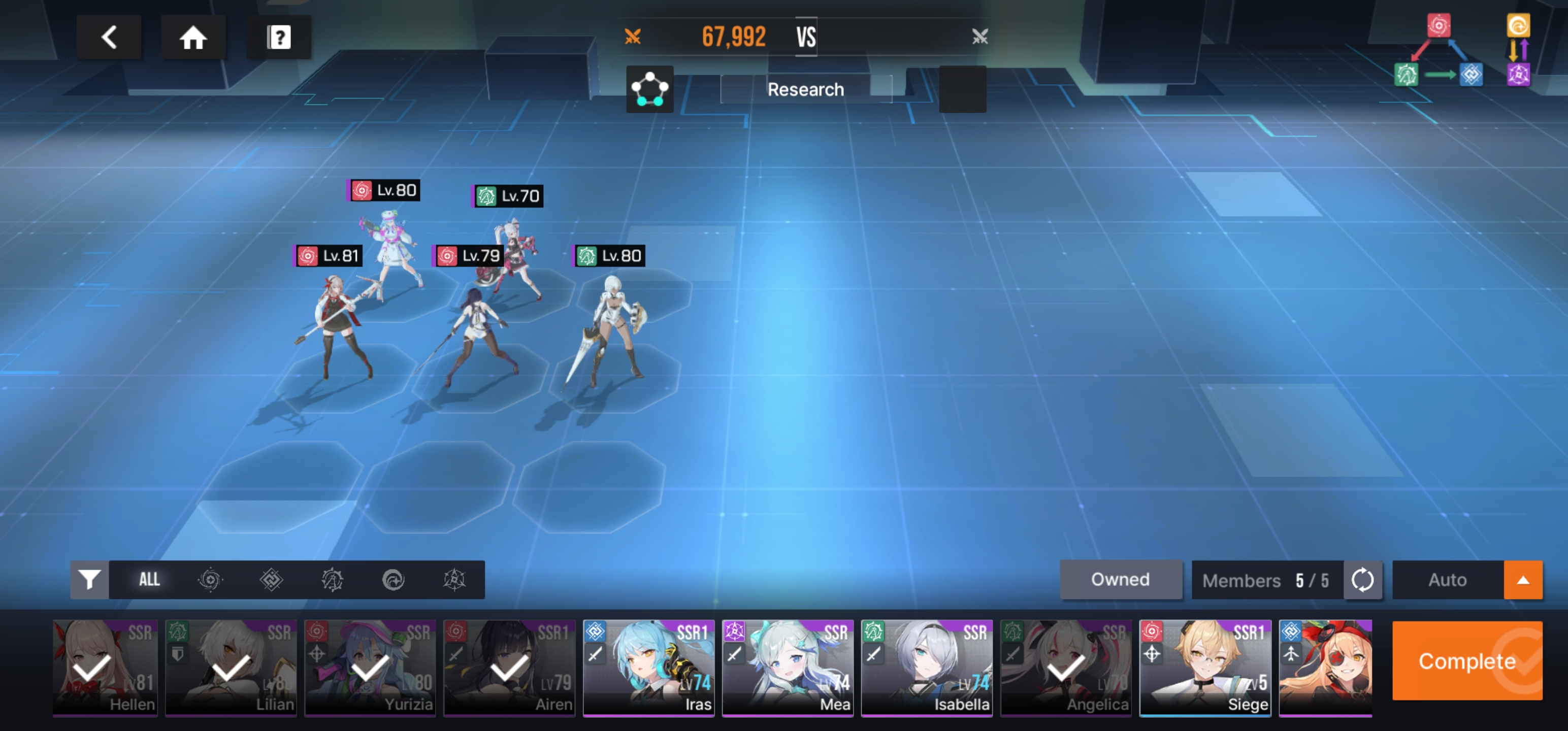Viewport: 1568px width, 731px height.
Task: Deselect Hellen from the roster
Action: click(x=105, y=668)
